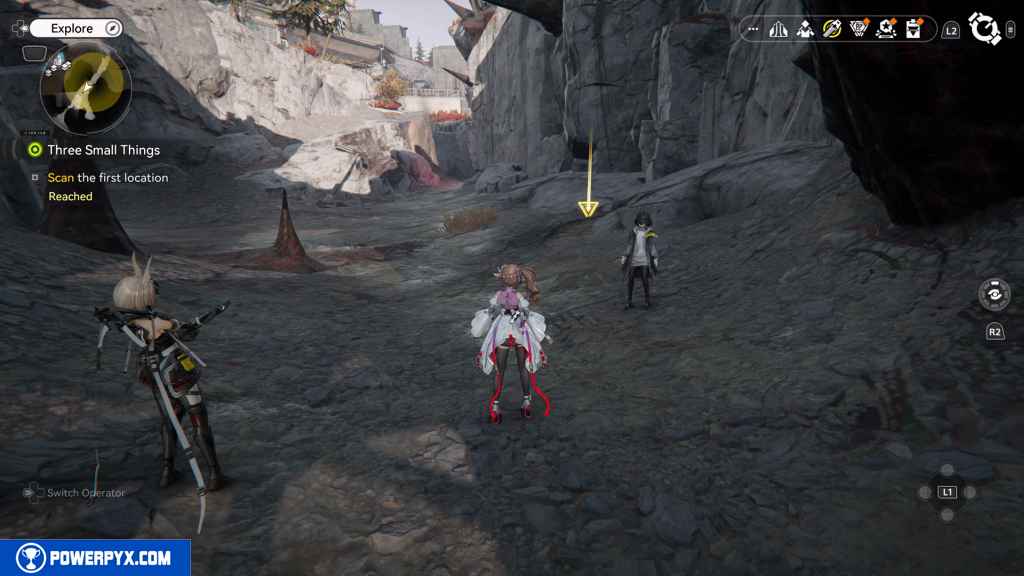Image resolution: width=1024 pixels, height=576 pixels.
Task: Select the Explore mode pill
Action: point(72,28)
